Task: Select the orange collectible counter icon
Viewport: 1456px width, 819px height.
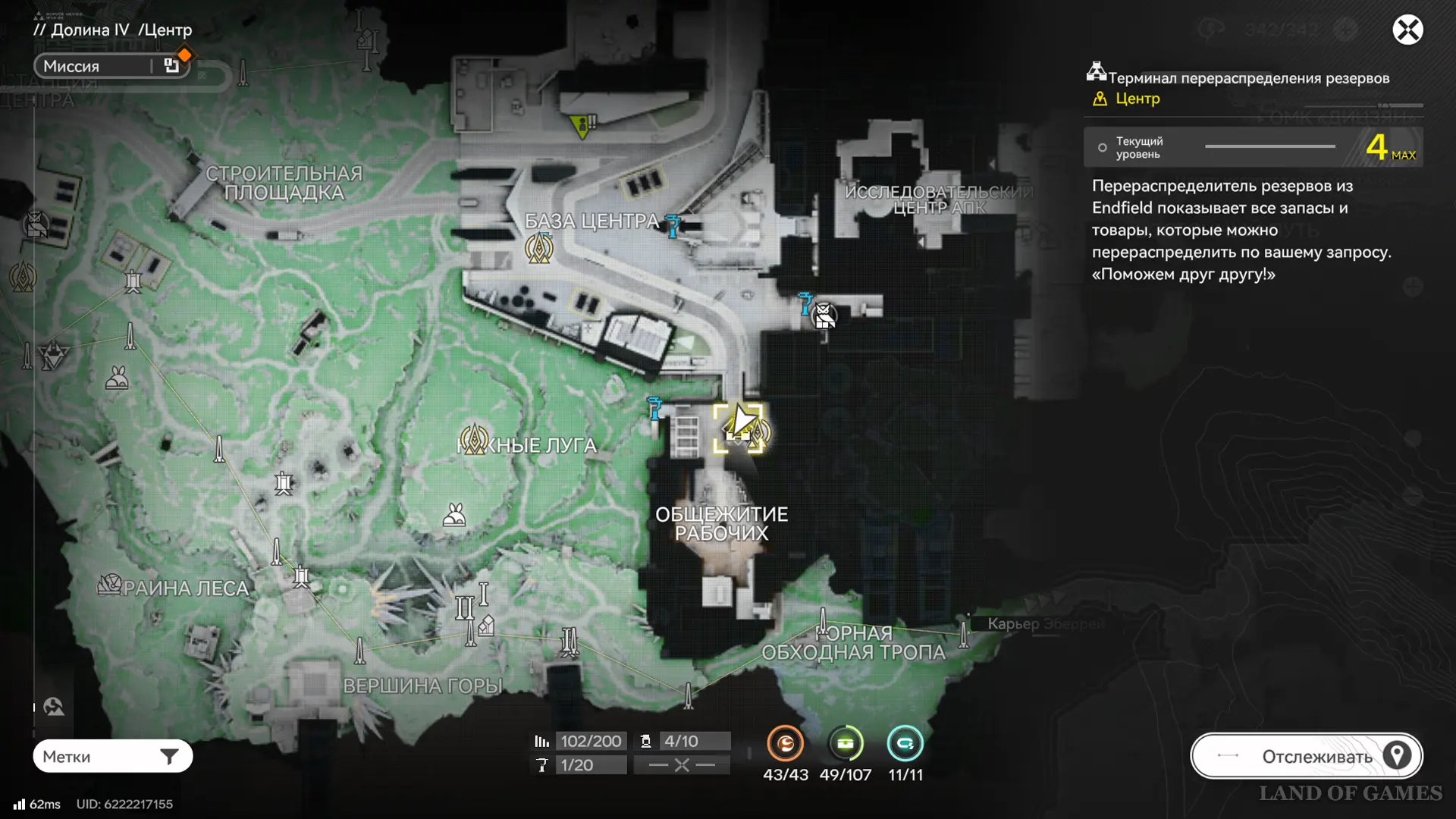Action: pyautogui.click(x=785, y=744)
